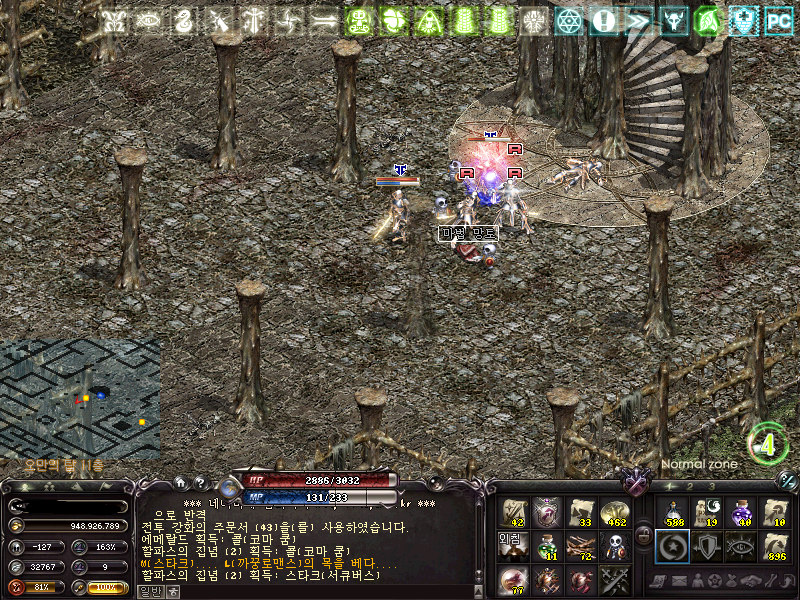Activate the shield skill icon
The height and width of the screenshot is (600, 800).
point(706,546)
